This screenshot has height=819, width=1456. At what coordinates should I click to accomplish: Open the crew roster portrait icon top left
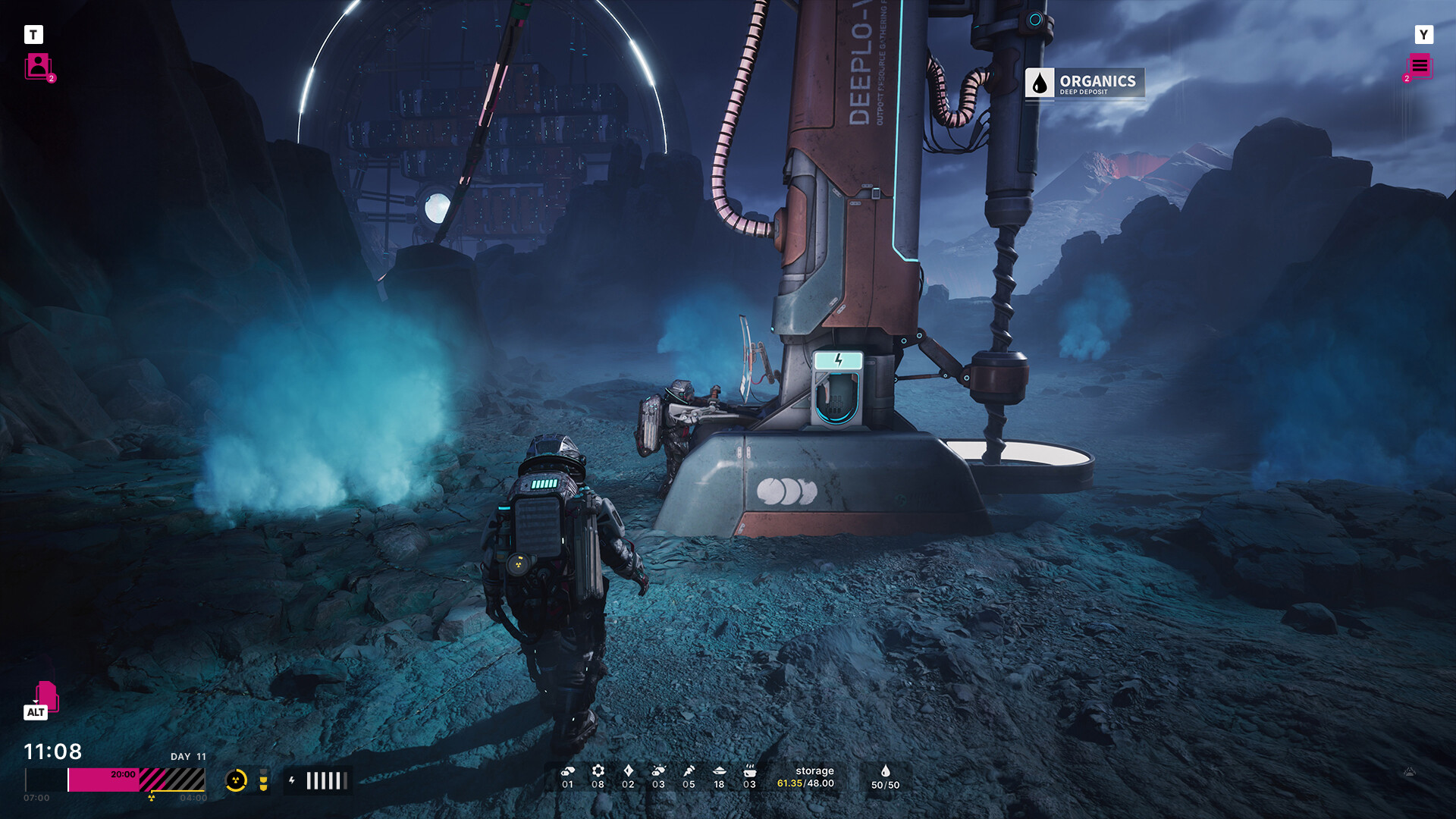pos(39,67)
